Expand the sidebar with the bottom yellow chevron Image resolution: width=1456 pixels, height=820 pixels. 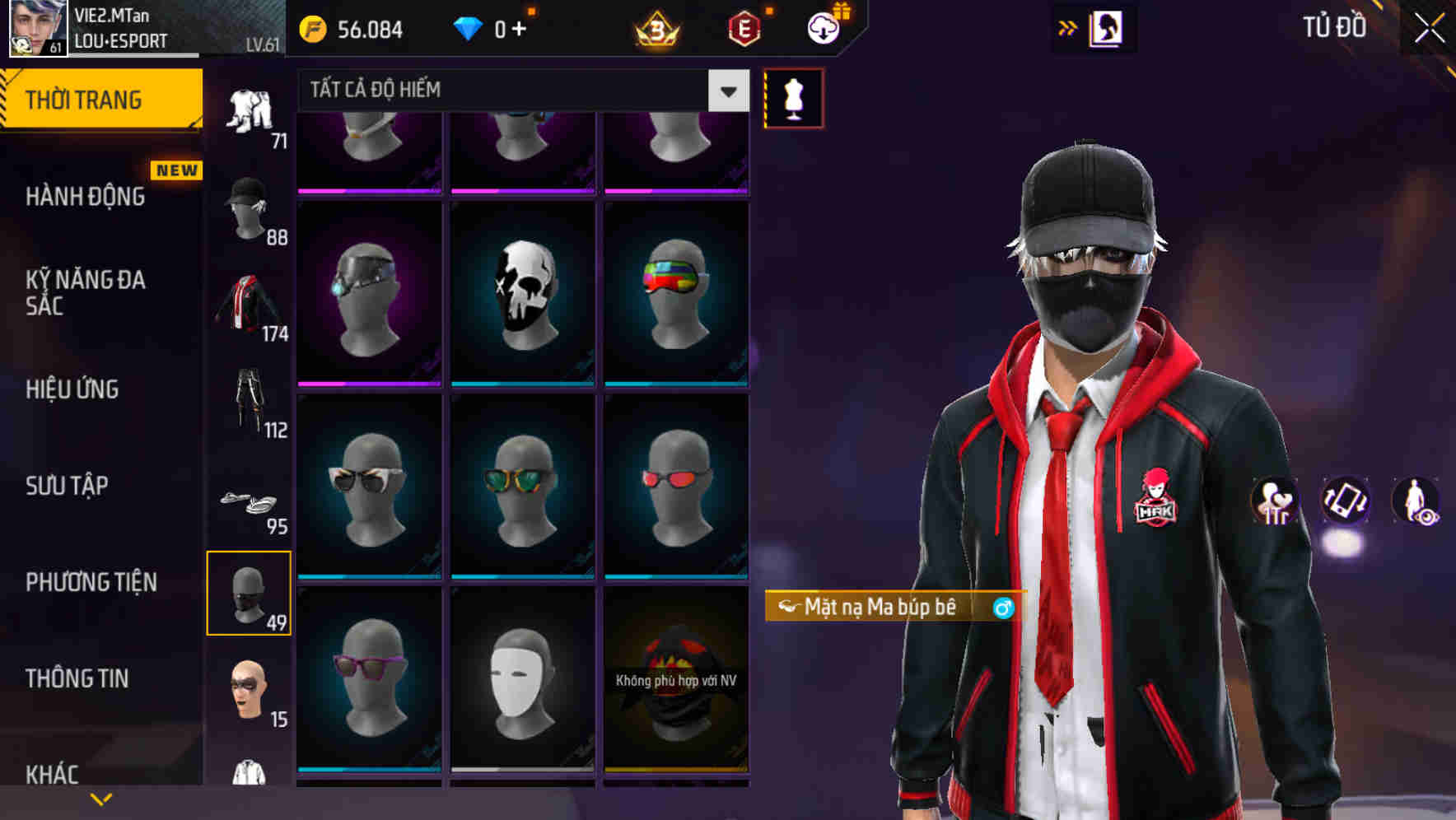(x=101, y=797)
